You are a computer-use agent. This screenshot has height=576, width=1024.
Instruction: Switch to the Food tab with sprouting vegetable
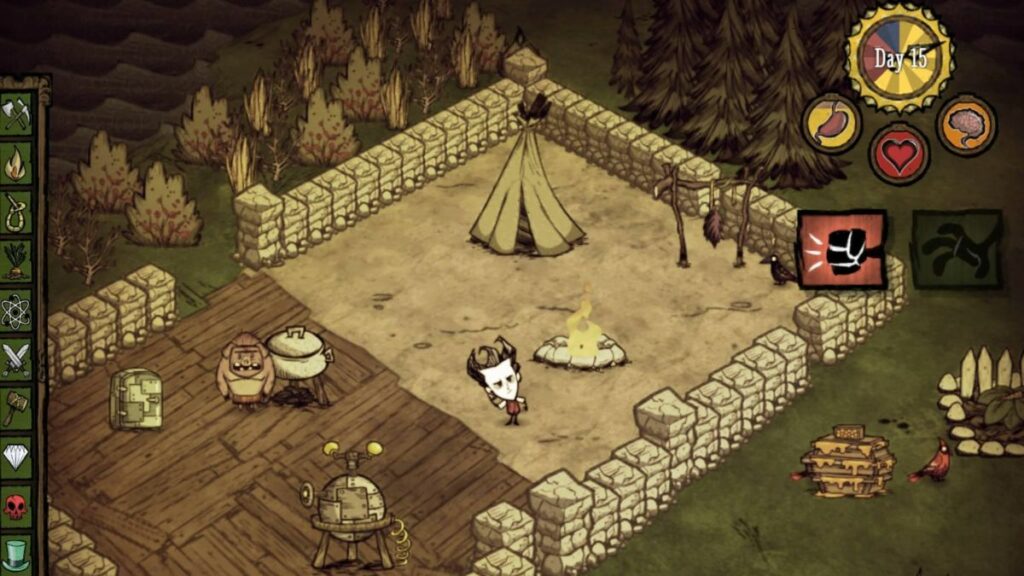coord(17,259)
